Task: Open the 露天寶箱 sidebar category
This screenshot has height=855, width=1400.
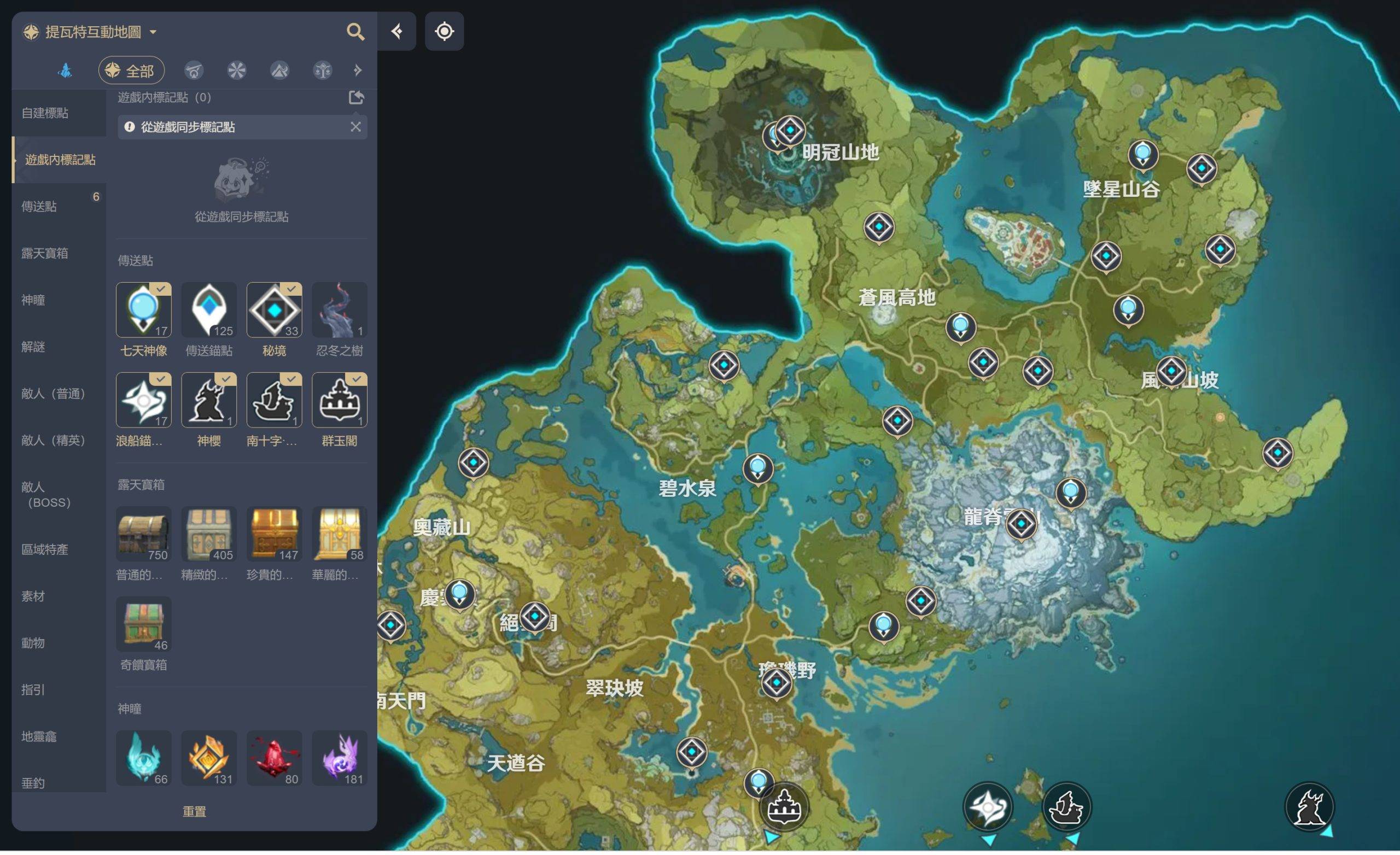Action: (x=45, y=253)
